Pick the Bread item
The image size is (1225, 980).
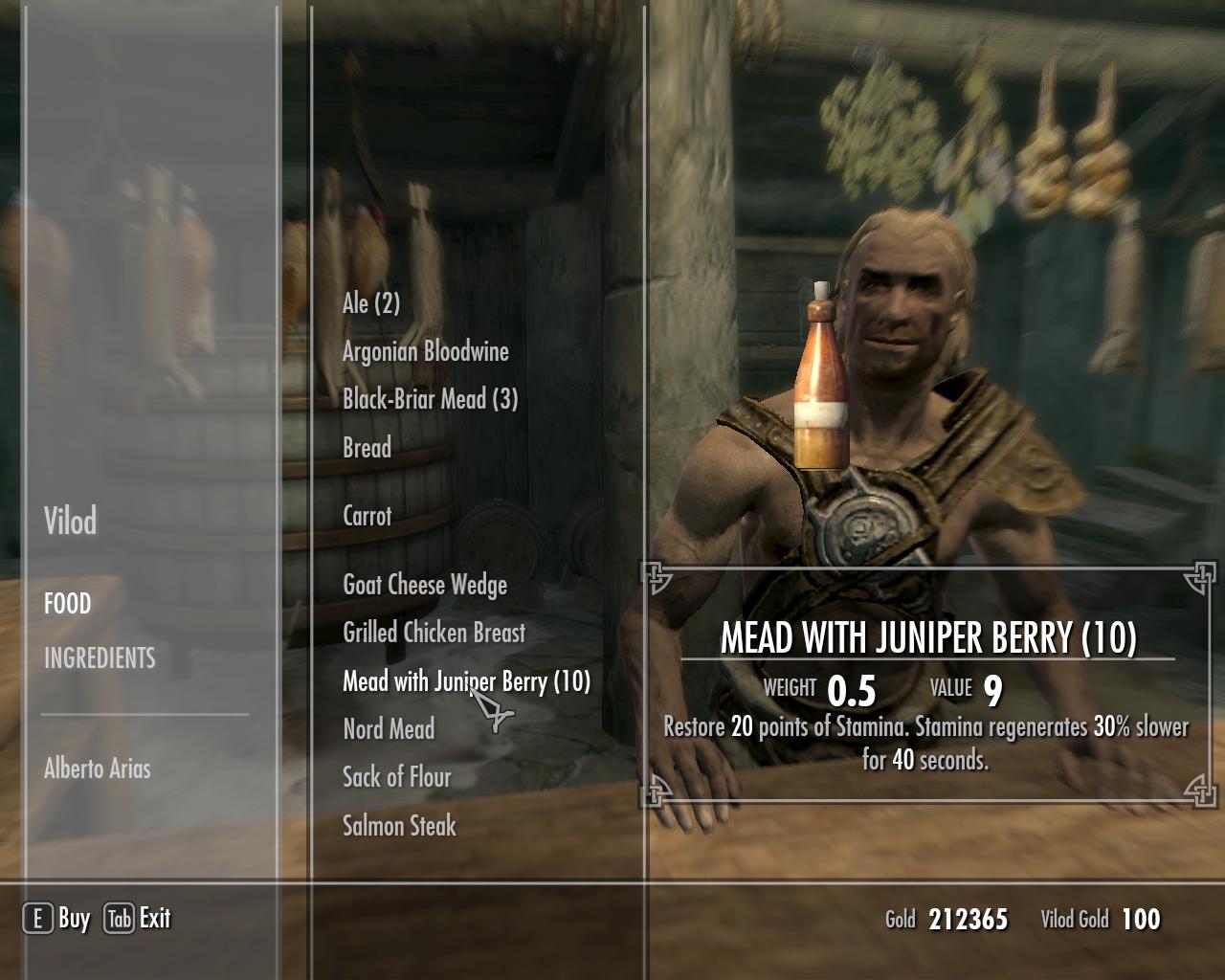(x=367, y=447)
